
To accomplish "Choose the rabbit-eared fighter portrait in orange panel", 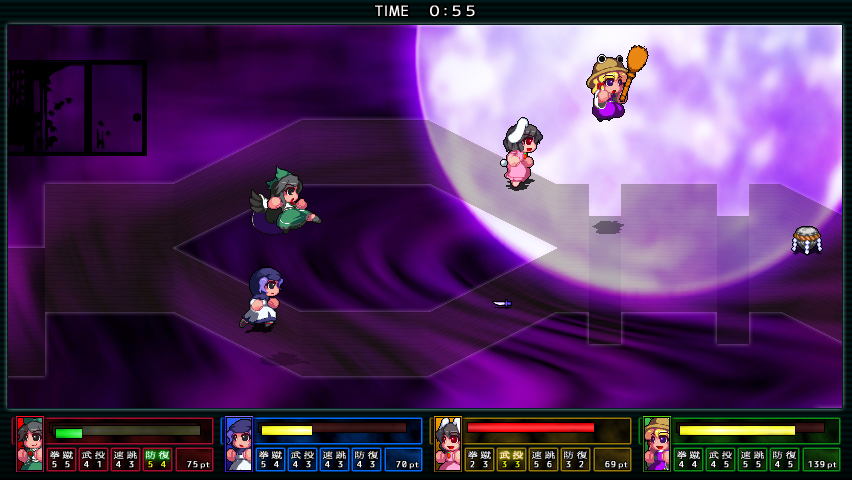I will pos(448,443).
